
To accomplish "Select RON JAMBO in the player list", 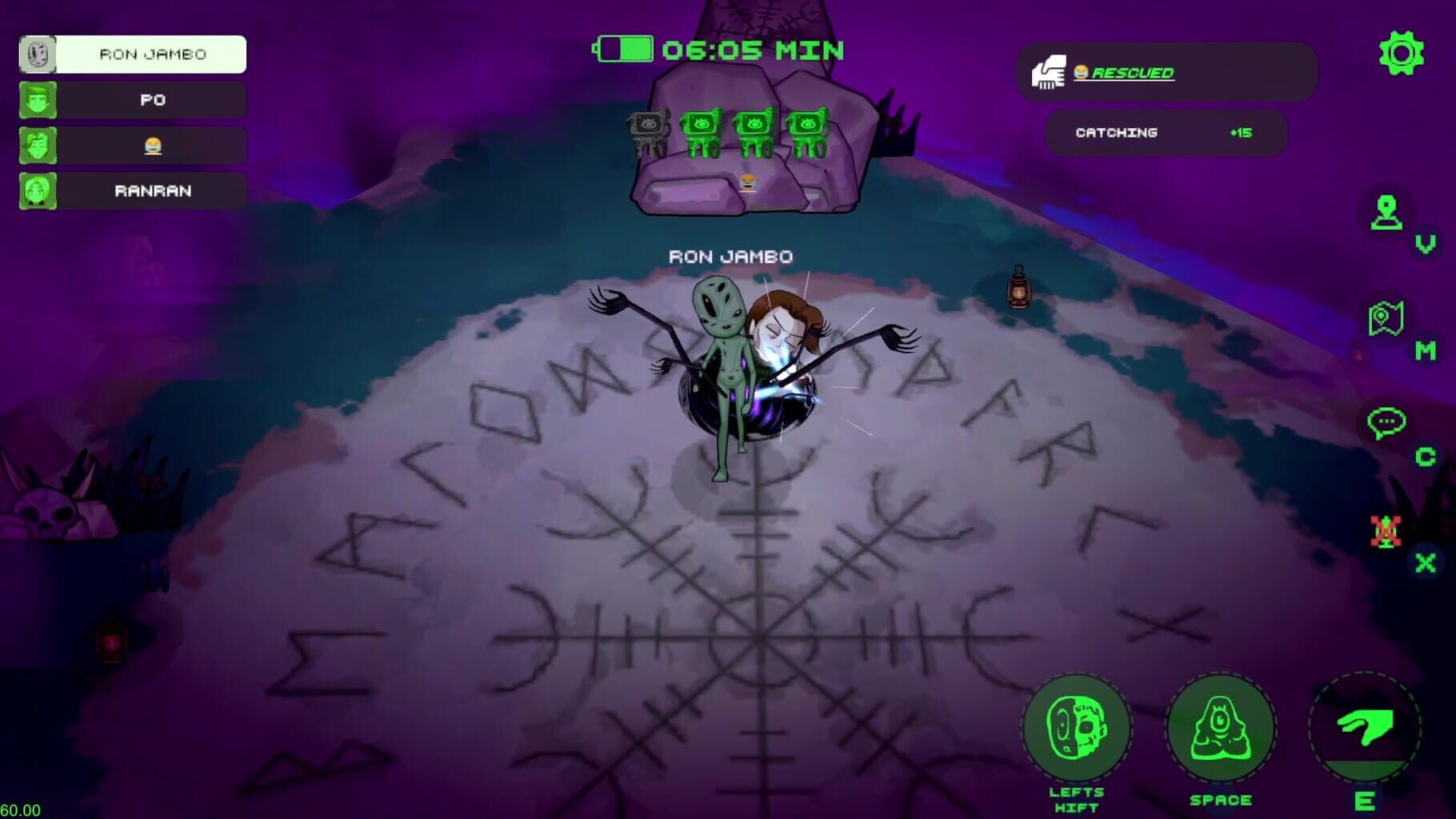I will pyautogui.click(x=131, y=54).
